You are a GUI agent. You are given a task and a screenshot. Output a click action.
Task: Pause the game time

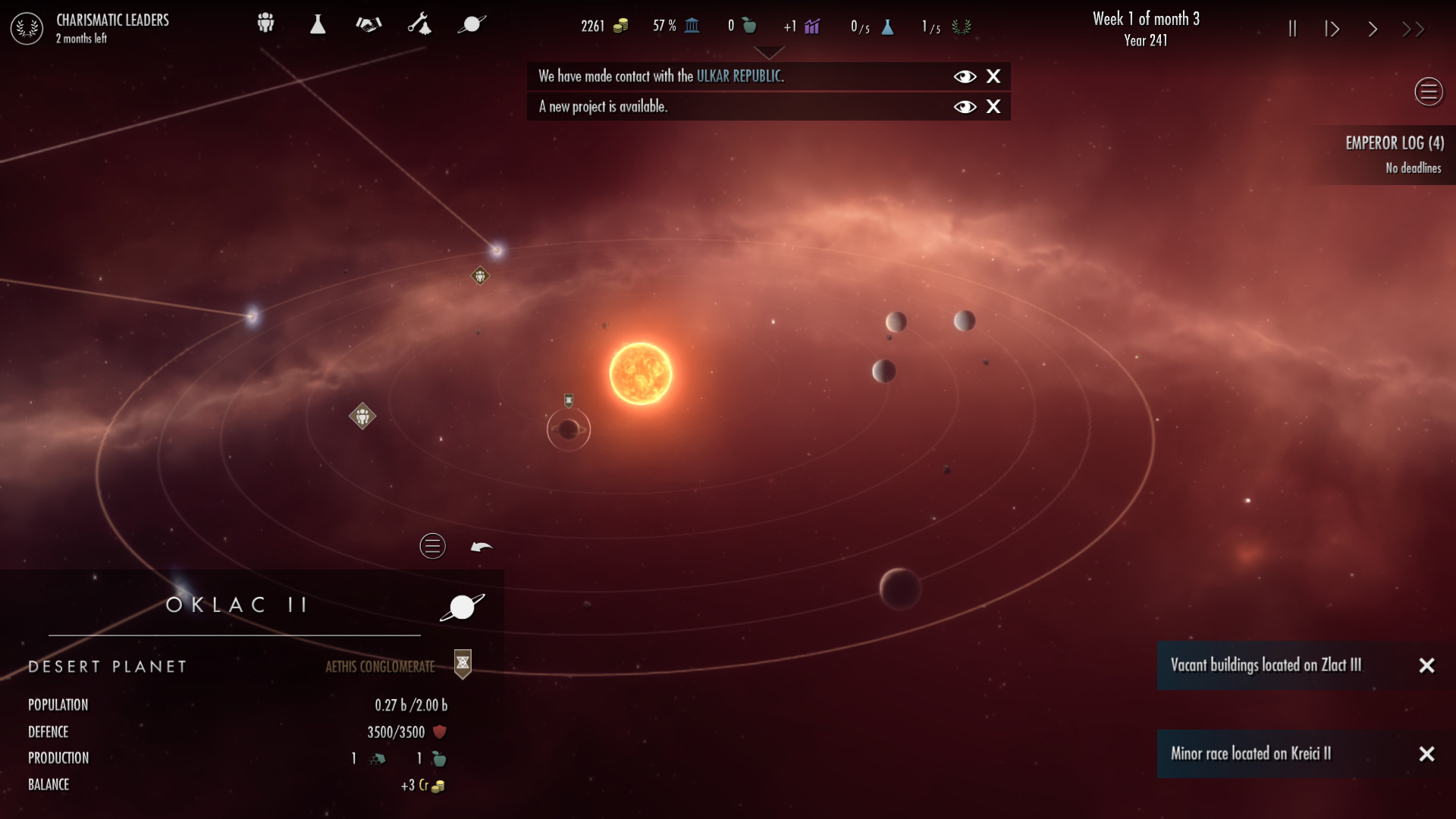1292,28
